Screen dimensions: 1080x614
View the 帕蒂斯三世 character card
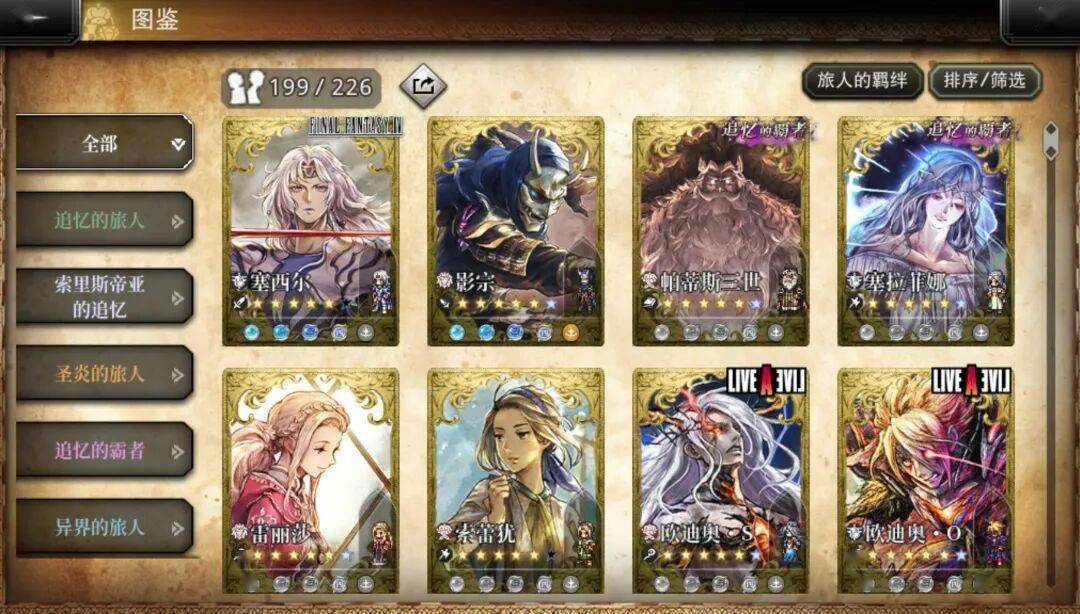point(720,230)
